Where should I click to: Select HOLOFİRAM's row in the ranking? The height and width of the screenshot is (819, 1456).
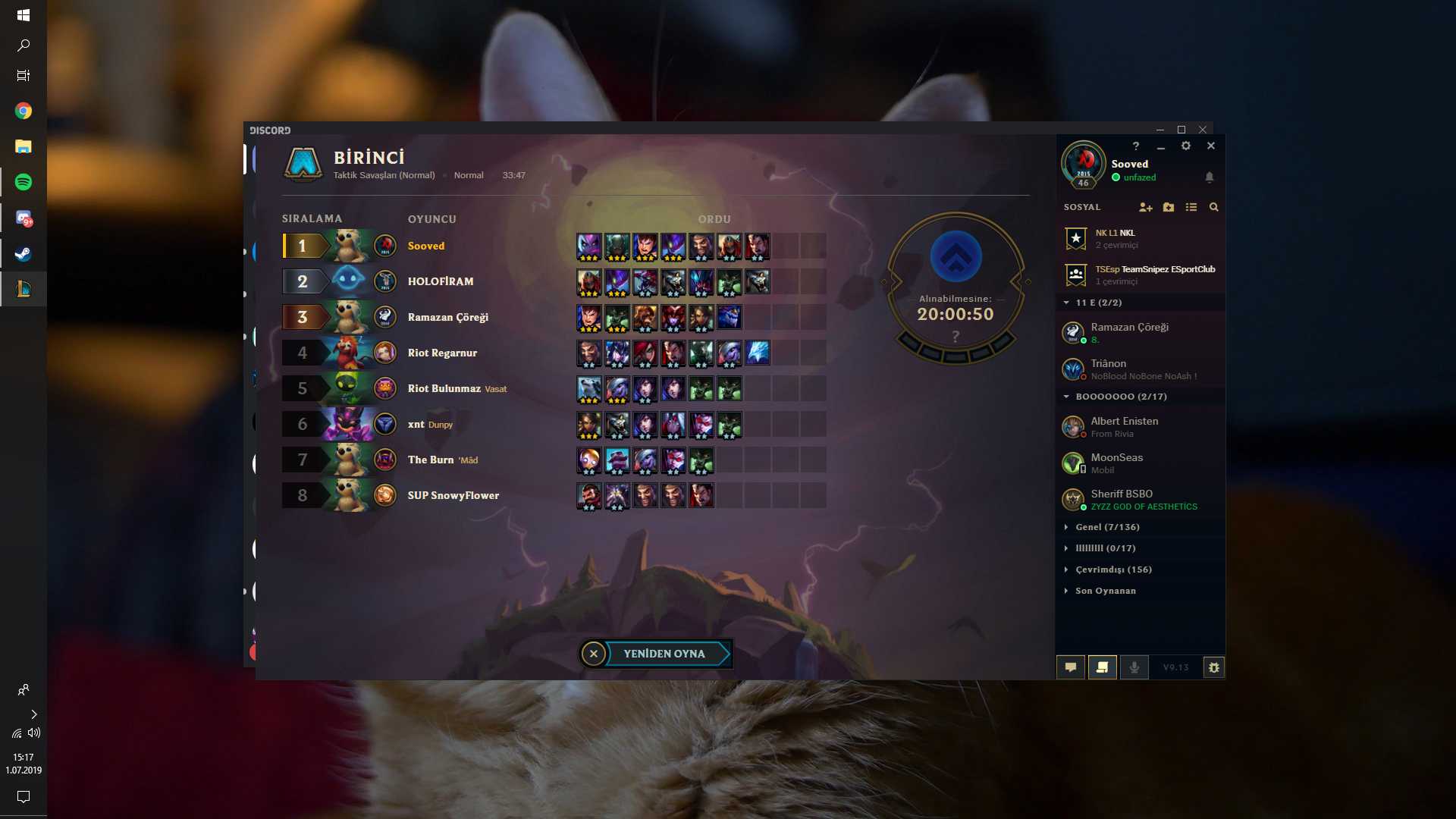tap(440, 281)
